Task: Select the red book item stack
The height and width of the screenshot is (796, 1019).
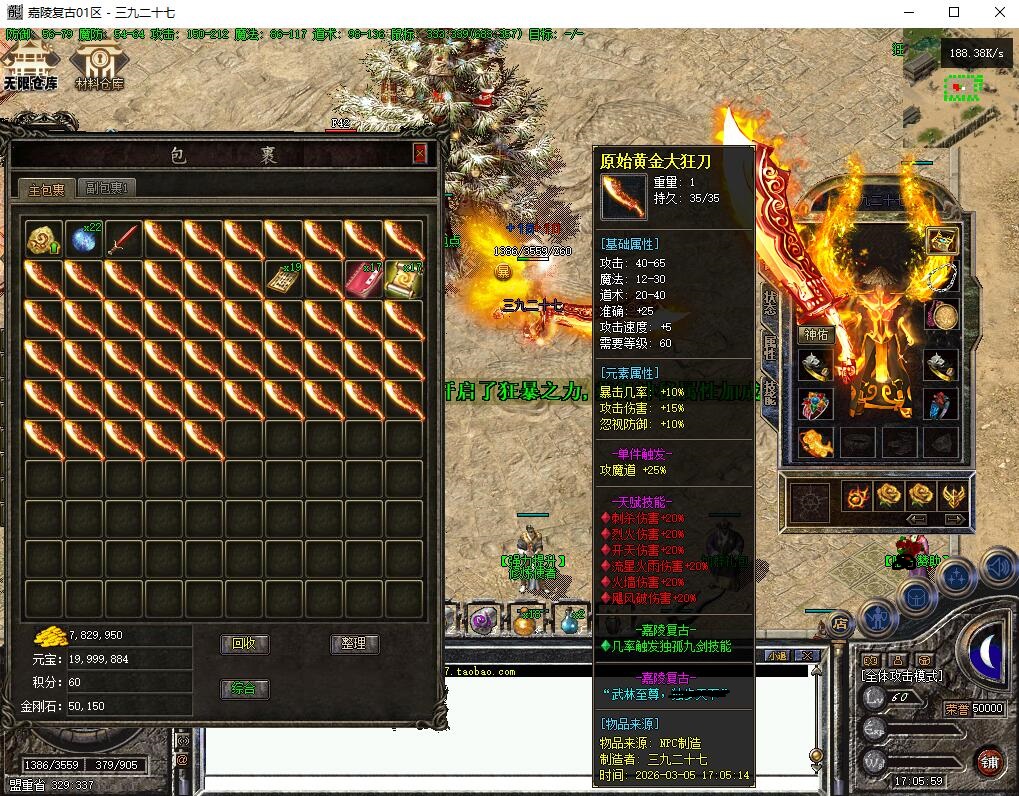Action: click(364, 280)
